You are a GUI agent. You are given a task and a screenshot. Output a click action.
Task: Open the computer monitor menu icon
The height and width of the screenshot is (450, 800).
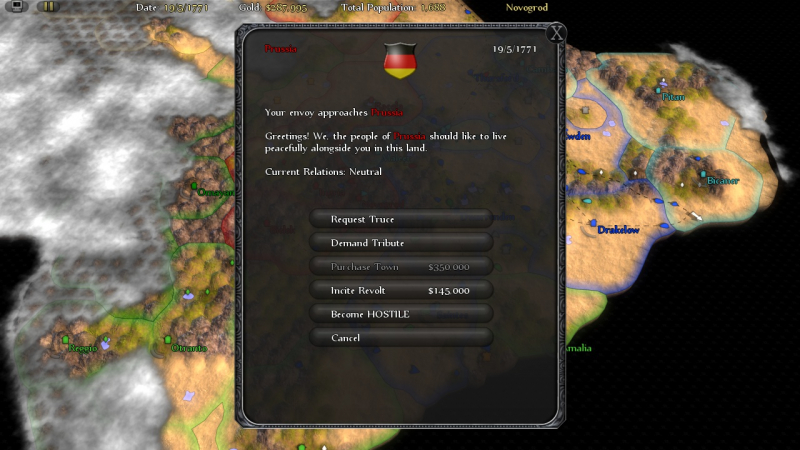[x=13, y=7]
